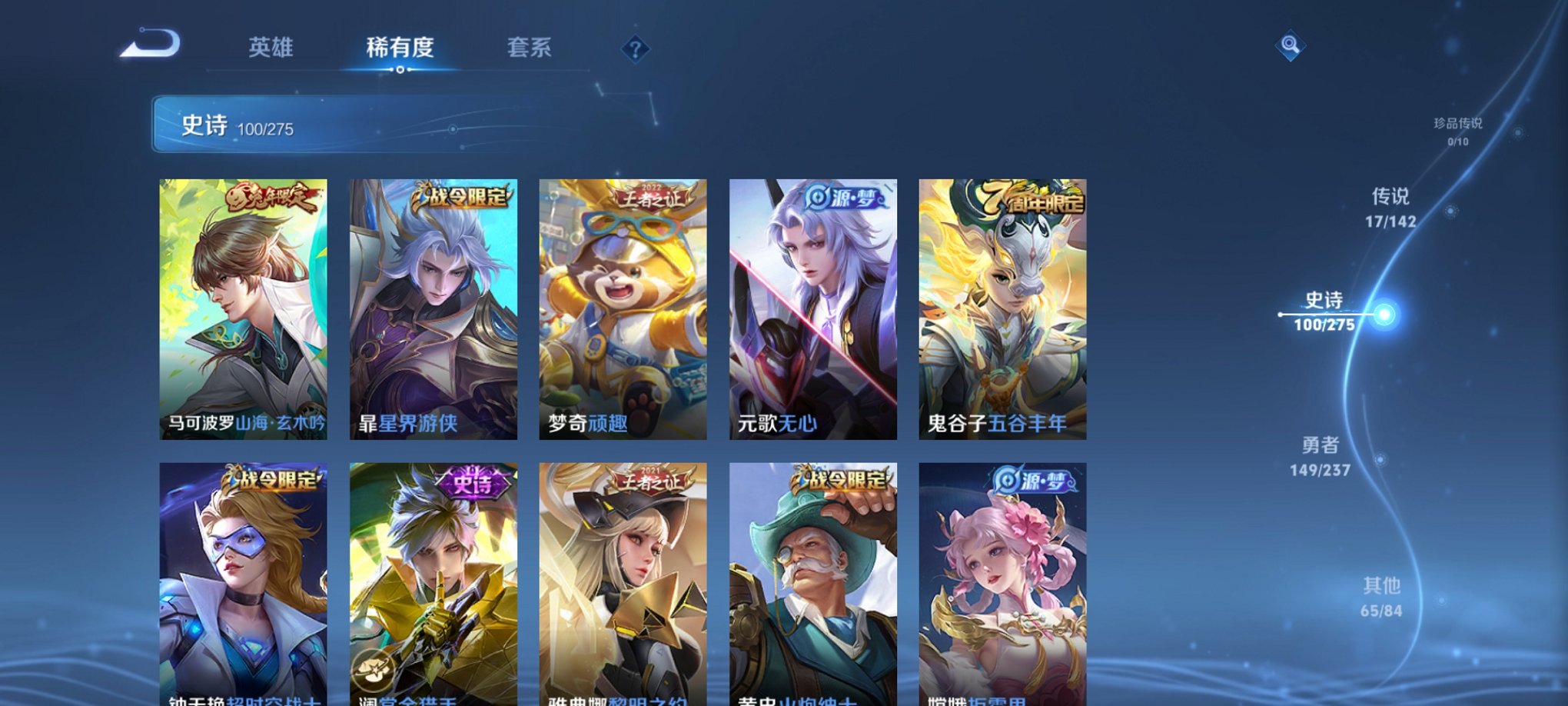Open the 元歌无心 skin thumbnail

coord(816,311)
